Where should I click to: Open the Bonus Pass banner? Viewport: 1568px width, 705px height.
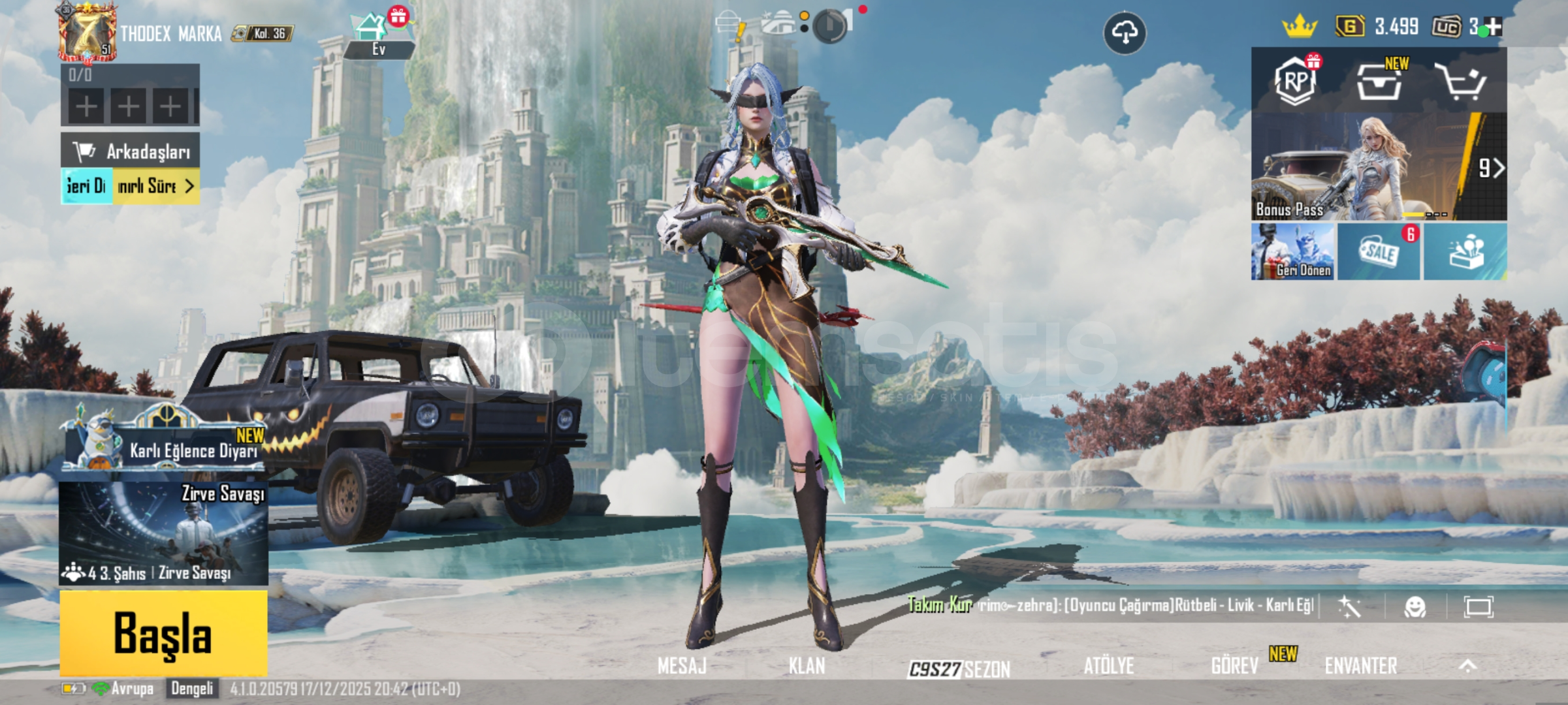(1378, 166)
